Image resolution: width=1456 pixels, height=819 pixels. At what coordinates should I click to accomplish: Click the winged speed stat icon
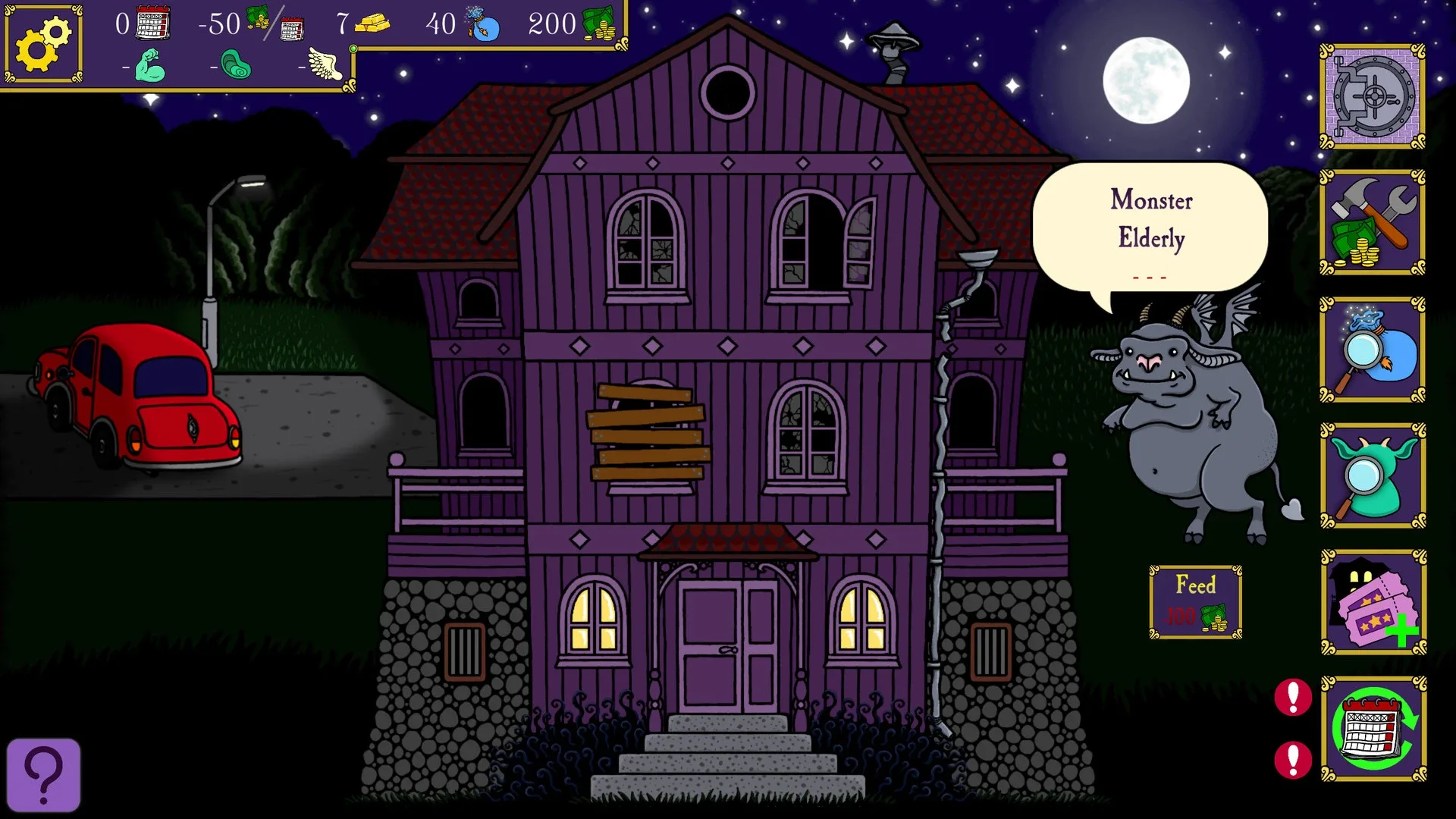[x=325, y=64]
